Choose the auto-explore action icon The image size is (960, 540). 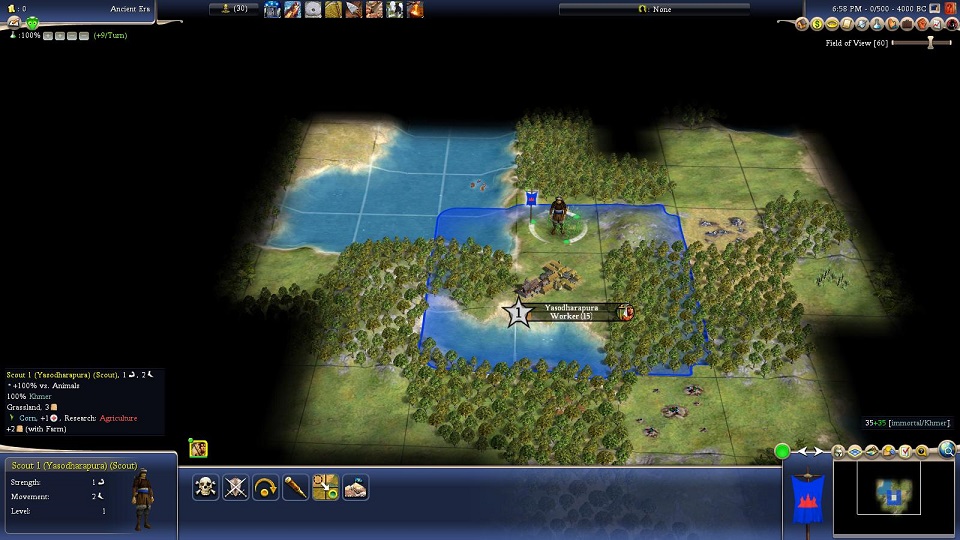[355, 487]
